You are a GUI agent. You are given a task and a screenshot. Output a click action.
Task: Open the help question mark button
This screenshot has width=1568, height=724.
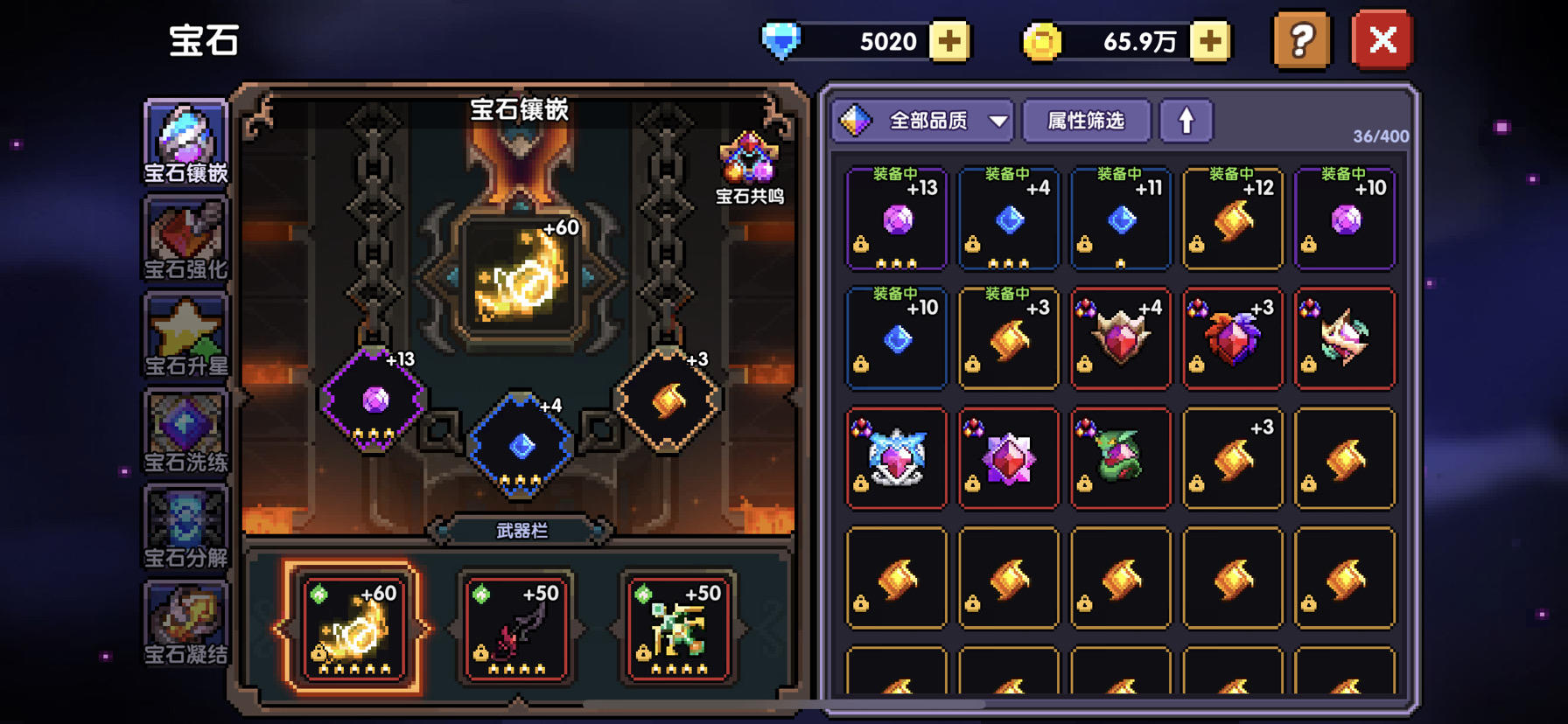(1300, 39)
